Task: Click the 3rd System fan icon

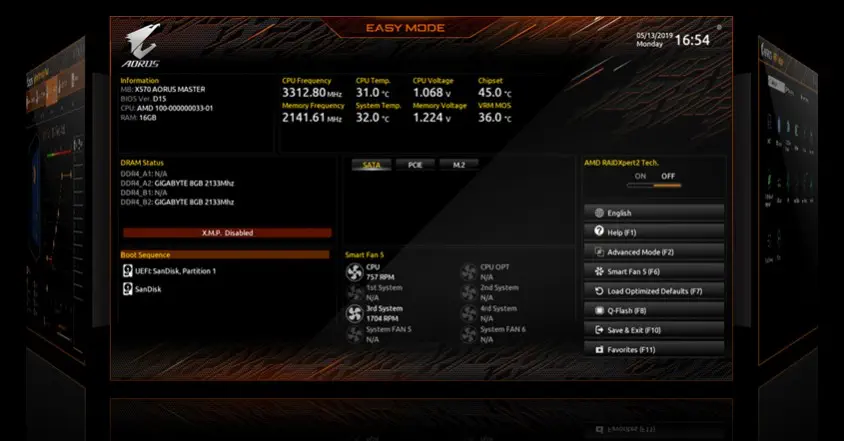Action: (354, 313)
